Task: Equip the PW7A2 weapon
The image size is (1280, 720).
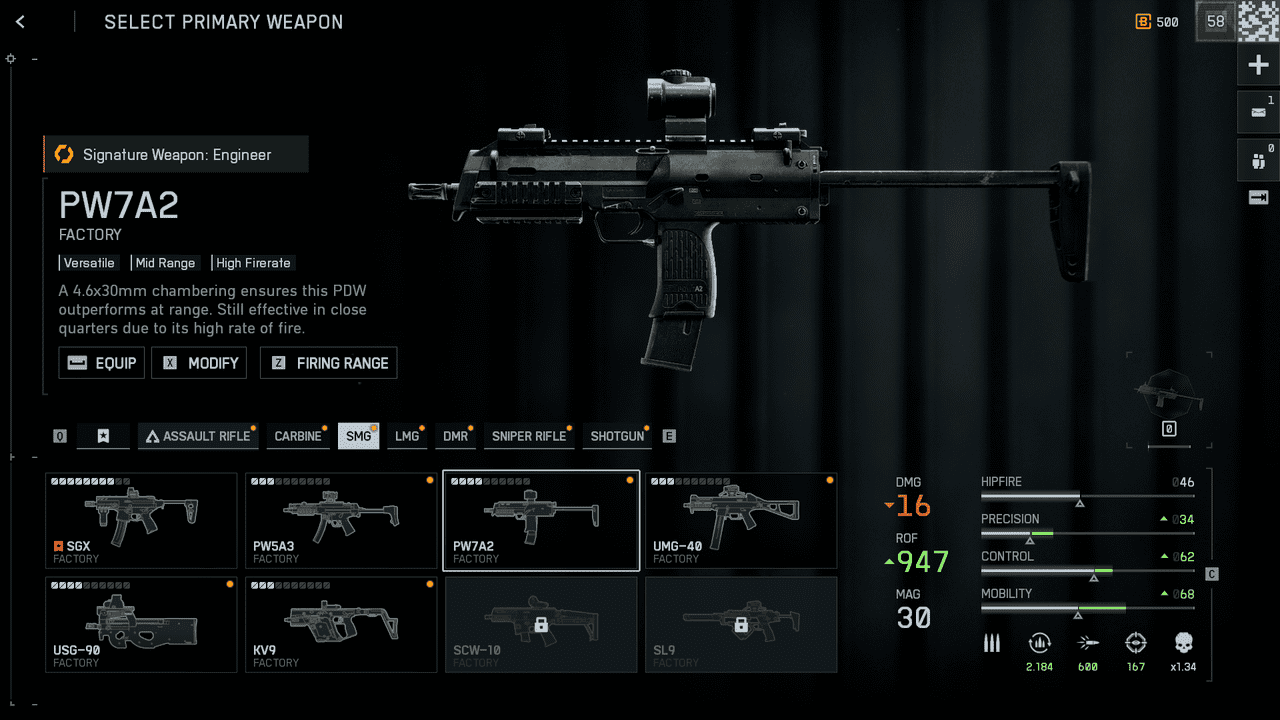Action: [x=102, y=363]
